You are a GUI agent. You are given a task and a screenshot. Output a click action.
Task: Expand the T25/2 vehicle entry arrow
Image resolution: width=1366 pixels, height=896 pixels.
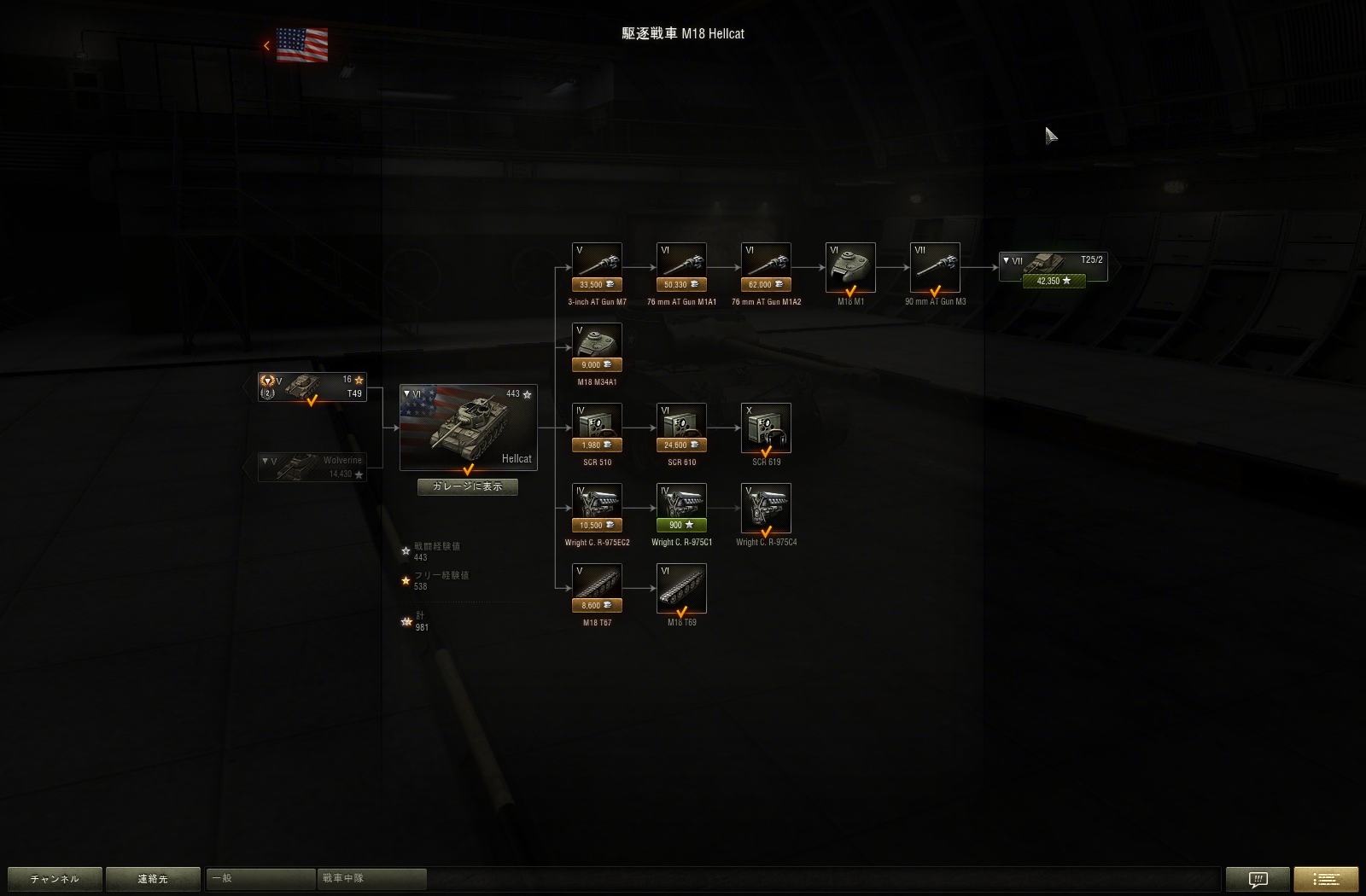point(1007,258)
